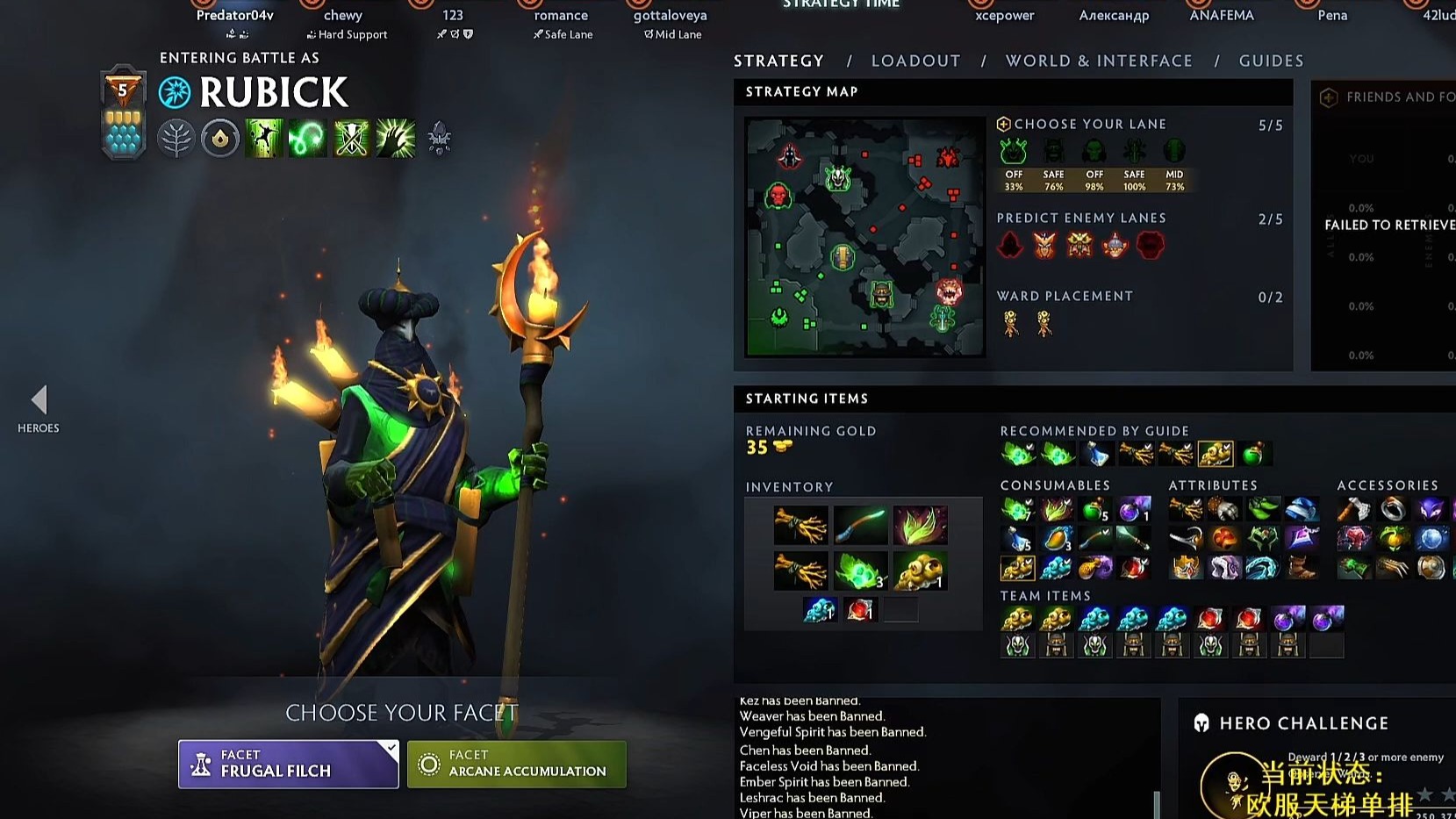Select the Tango stack in inventory
The image size is (1456, 819).
click(860, 571)
